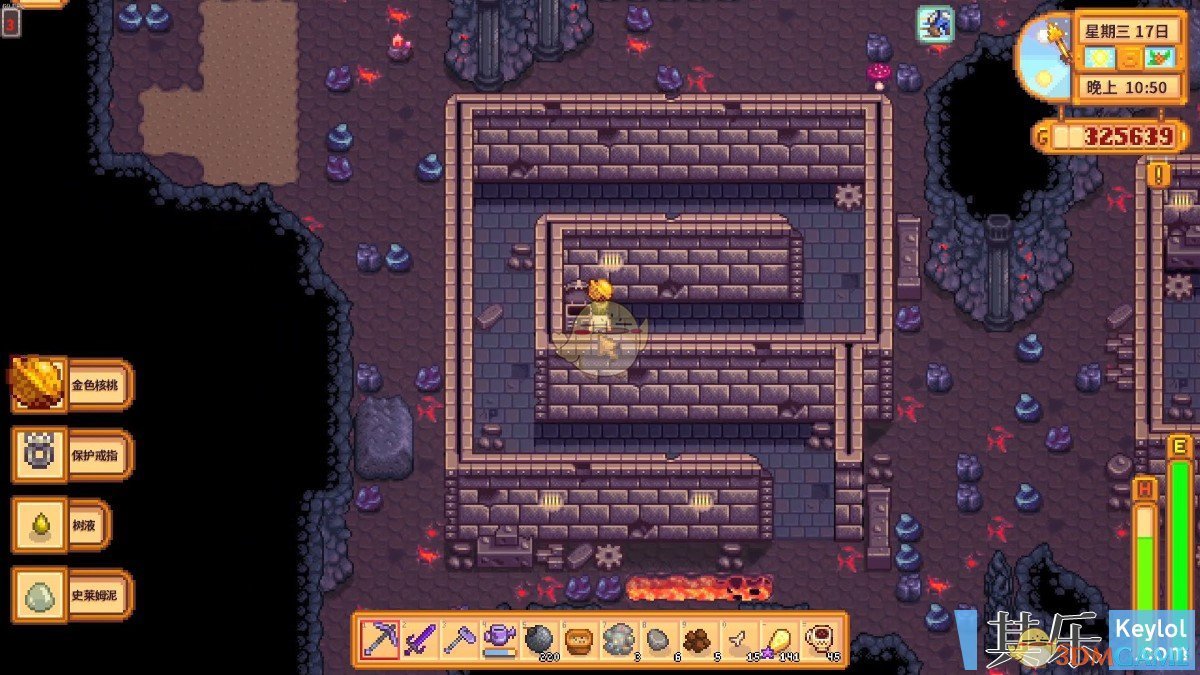This screenshot has height=675, width=1200.
Task: Select the white bone fragment slot
Action: pyautogui.click(x=738, y=639)
